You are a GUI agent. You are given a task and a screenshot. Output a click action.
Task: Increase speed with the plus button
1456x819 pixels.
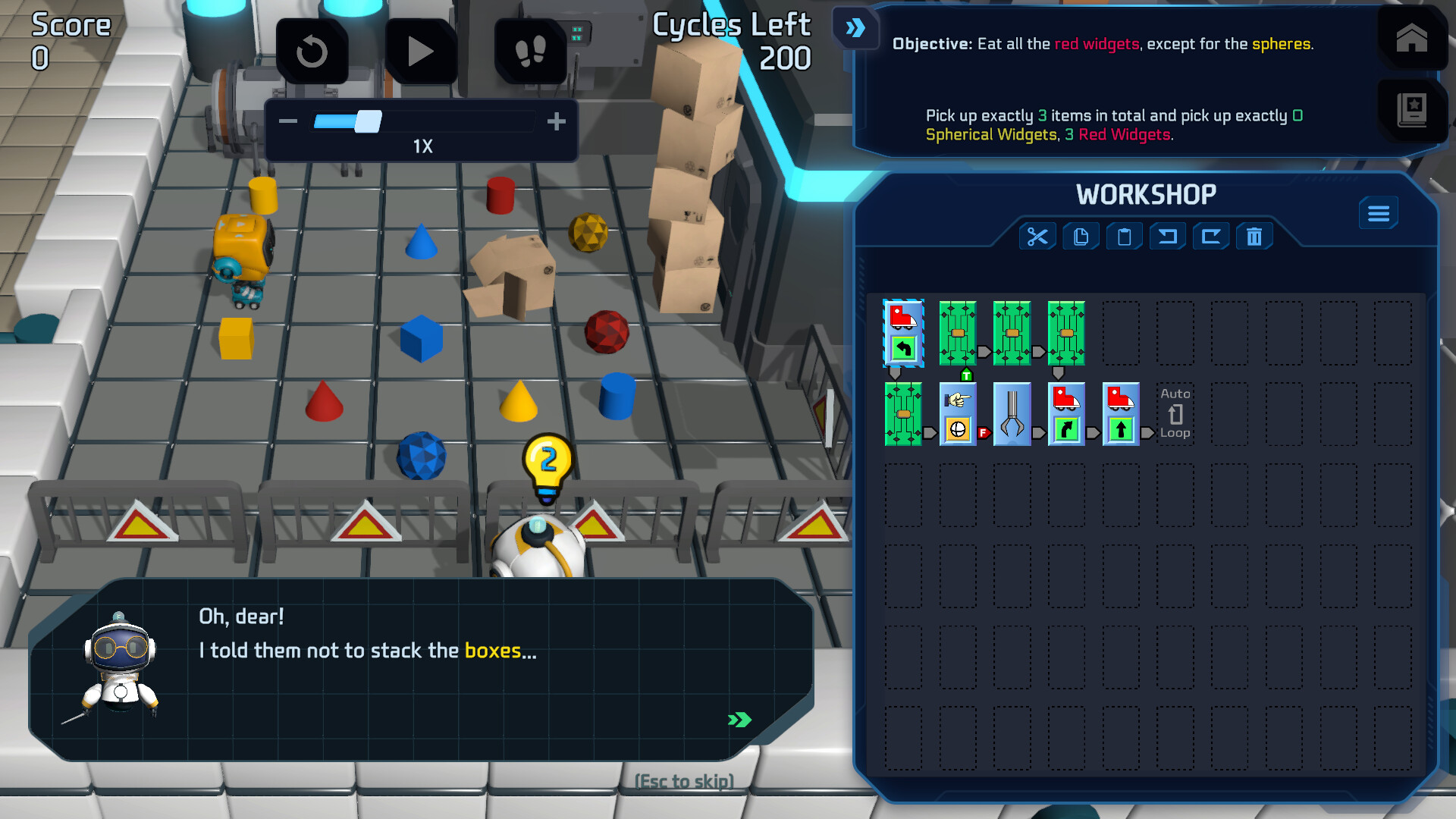tap(557, 121)
